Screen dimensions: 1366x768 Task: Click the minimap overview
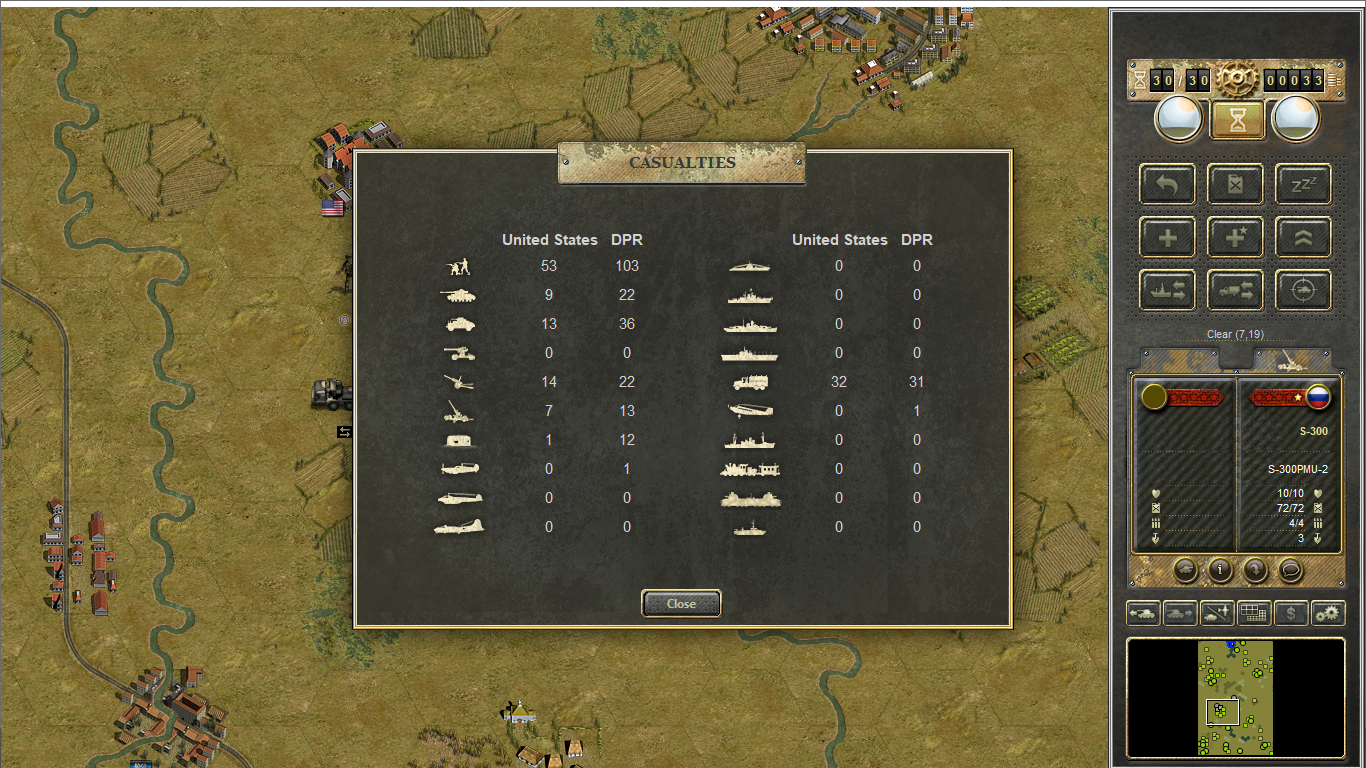1235,697
